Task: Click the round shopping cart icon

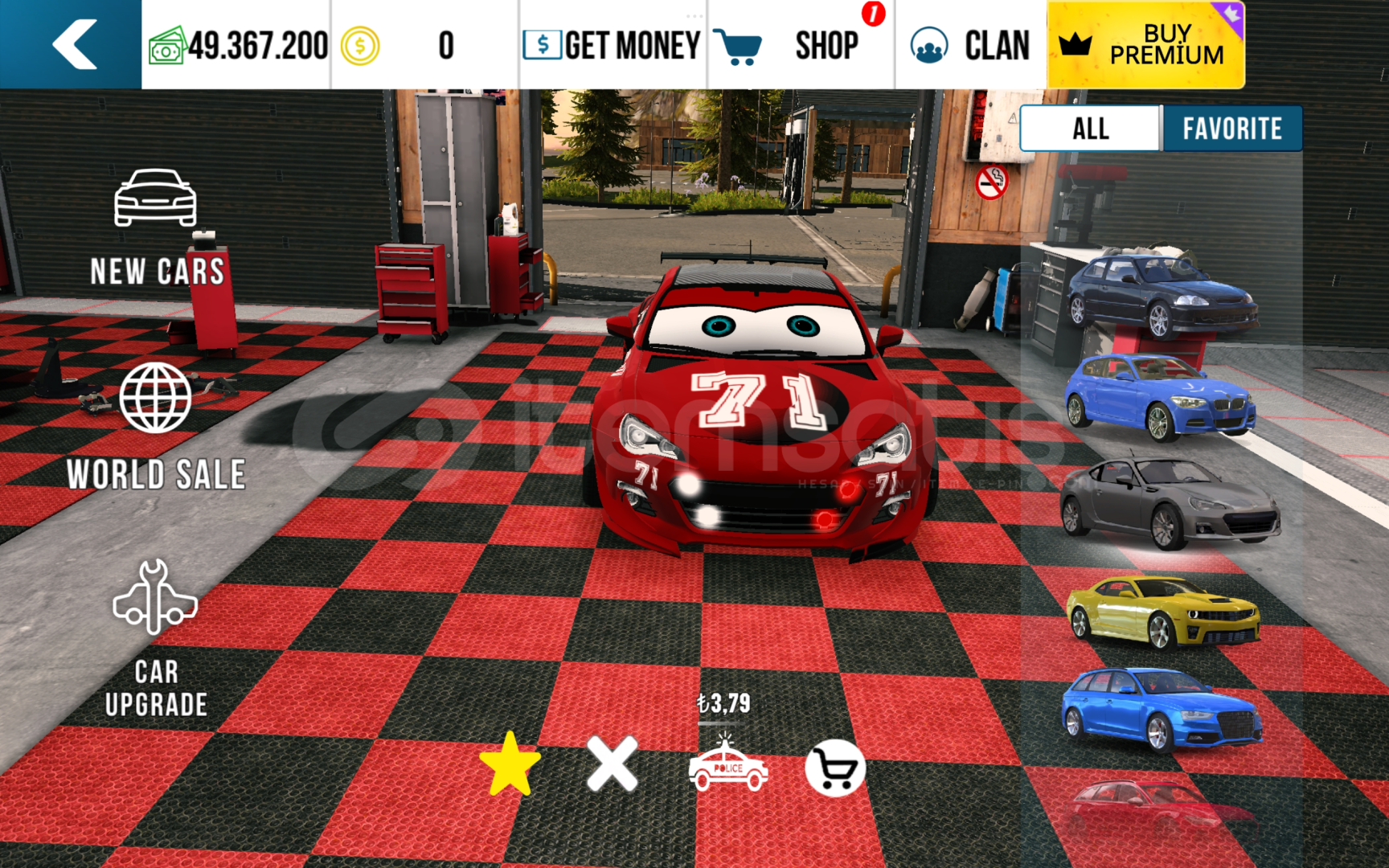Action: pyautogui.click(x=835, y=768)
